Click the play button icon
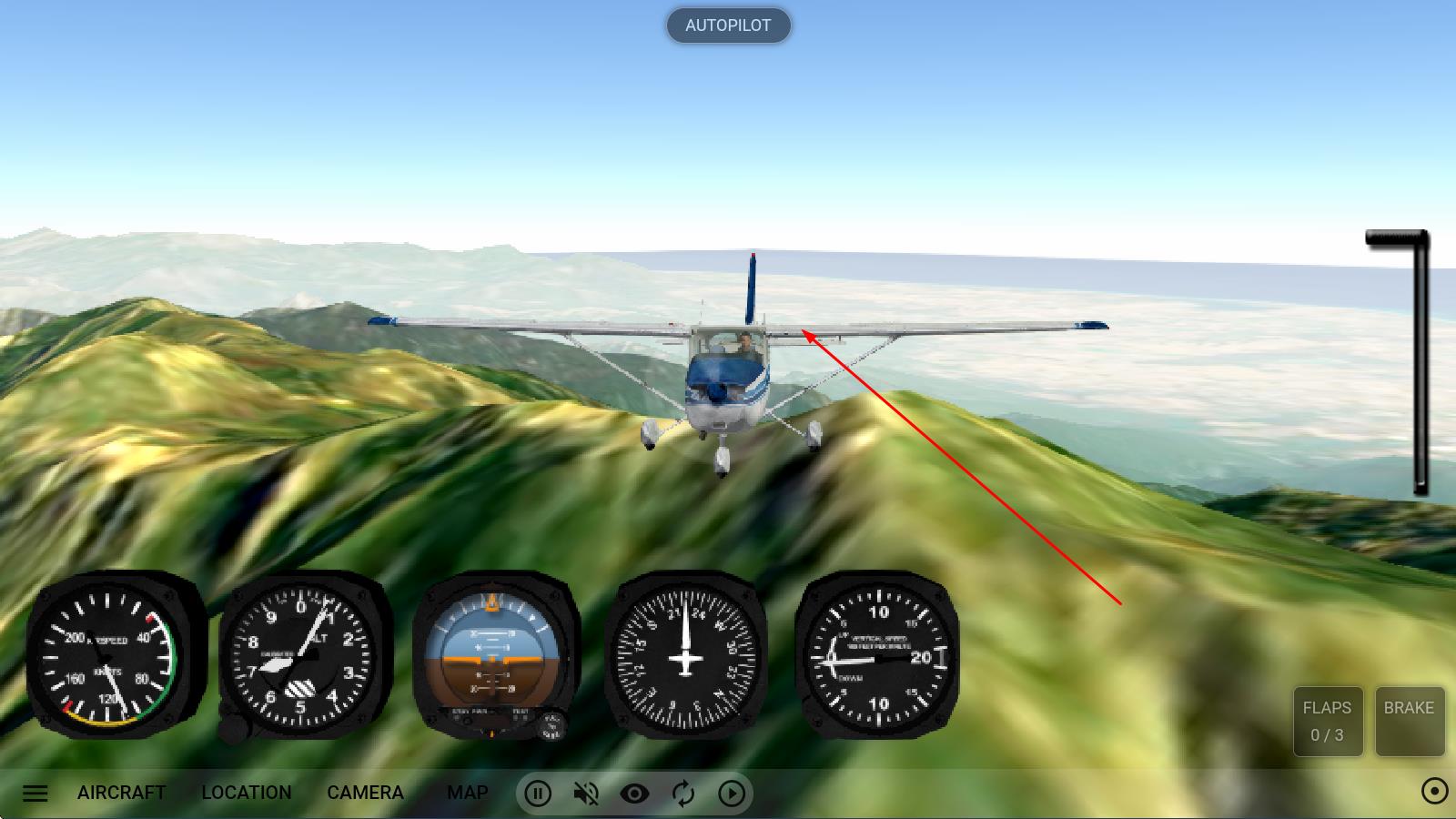1456x819 pixels. [x=732, y=794]
